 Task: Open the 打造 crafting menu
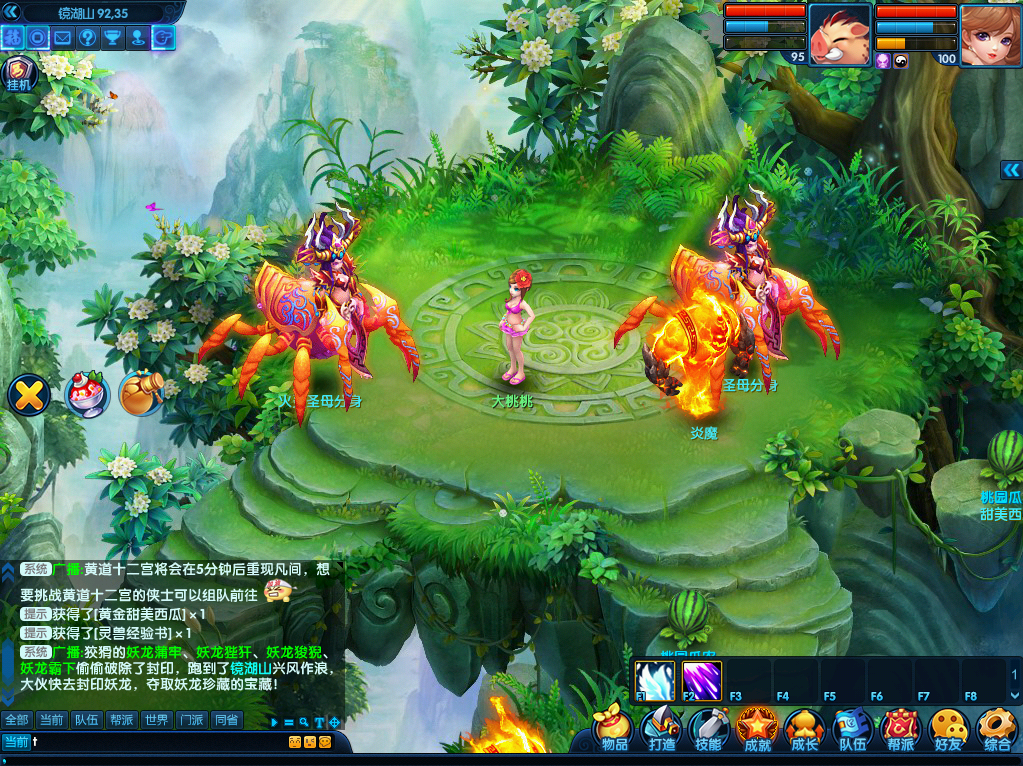click(x=662, y=729)
